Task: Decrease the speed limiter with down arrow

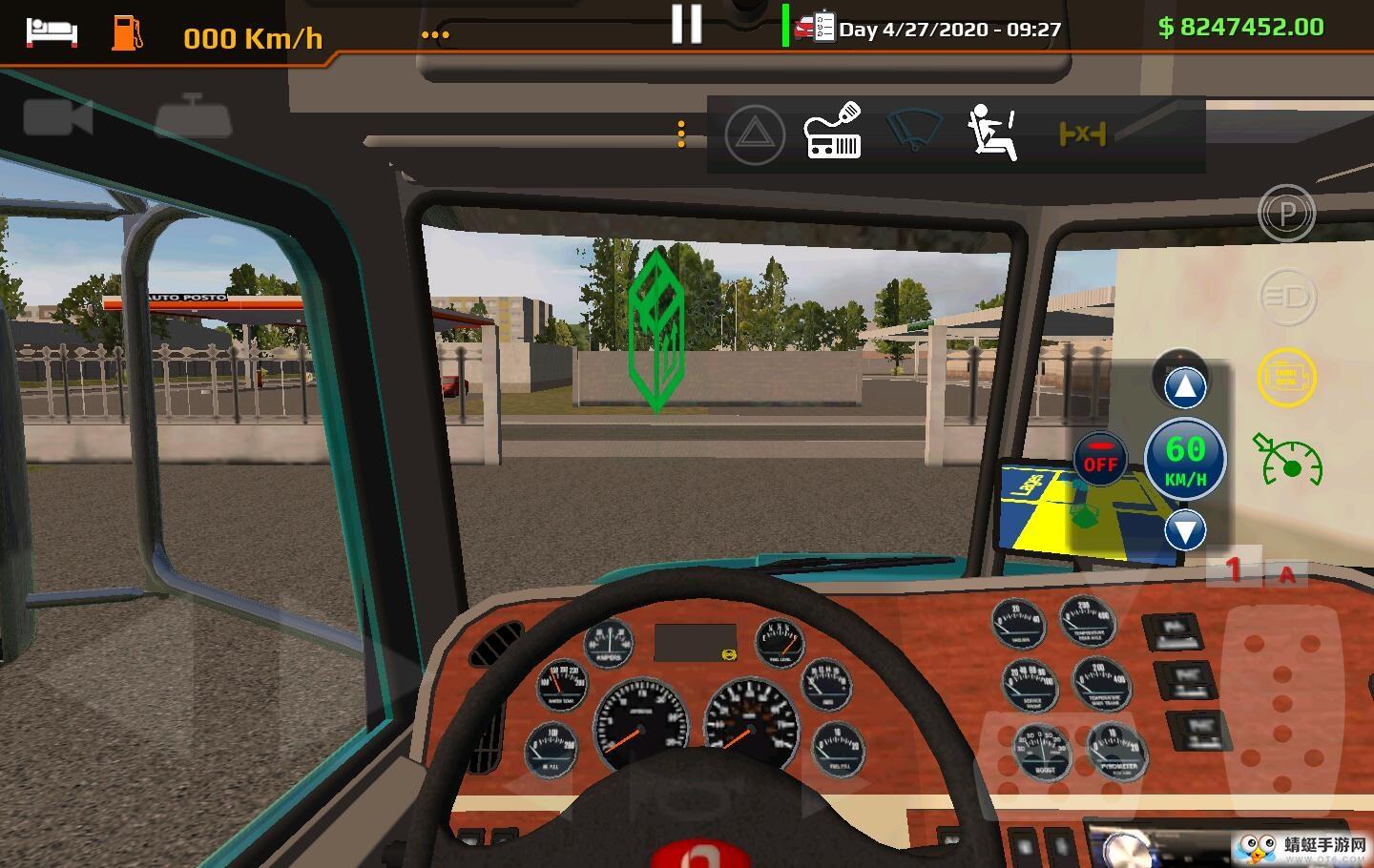Action: click(x=1185, y=530)
